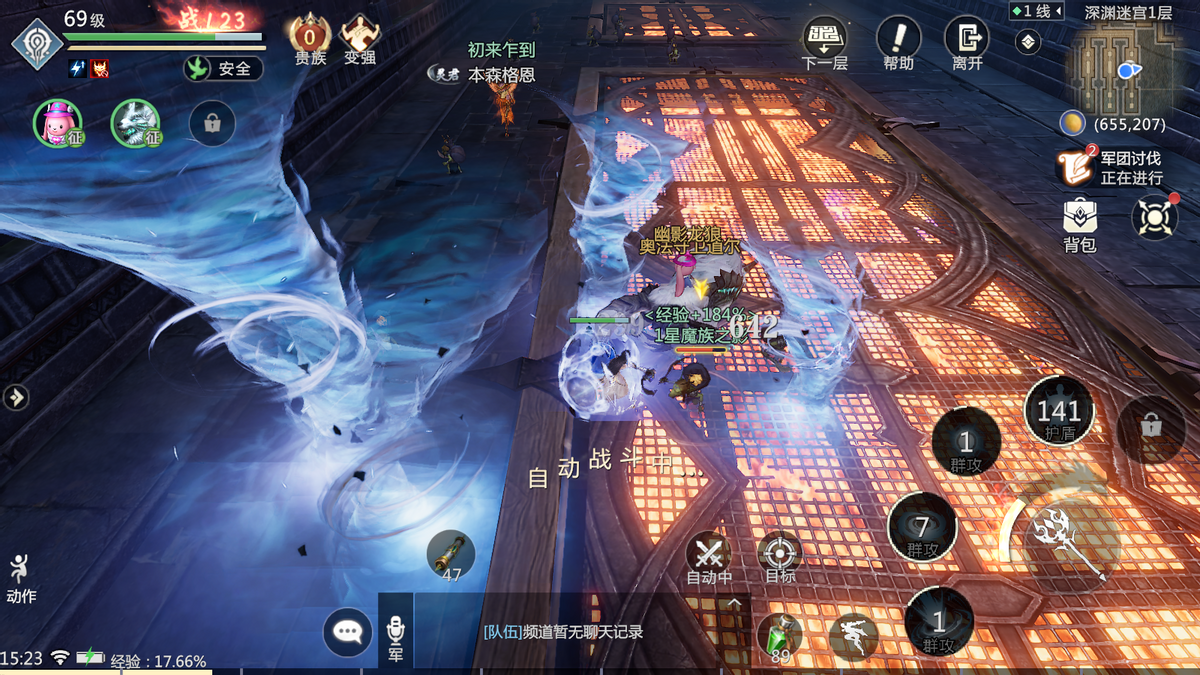Open the 1线 channel selector
This screenshot has width=1200, height=675.
[x=1036, y=12]
